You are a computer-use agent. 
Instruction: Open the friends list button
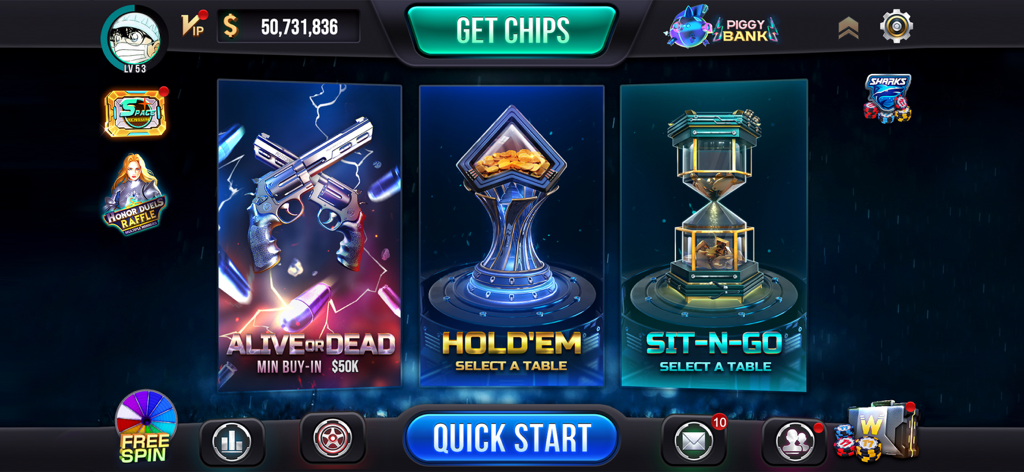[794, 441]
